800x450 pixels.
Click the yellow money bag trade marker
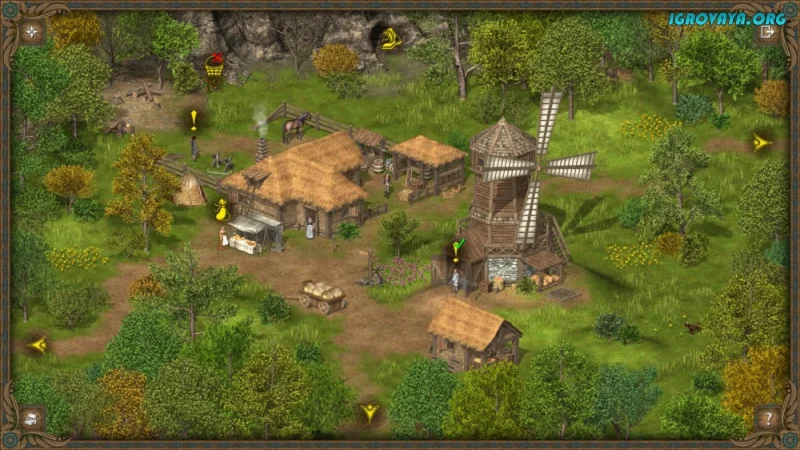221,209
